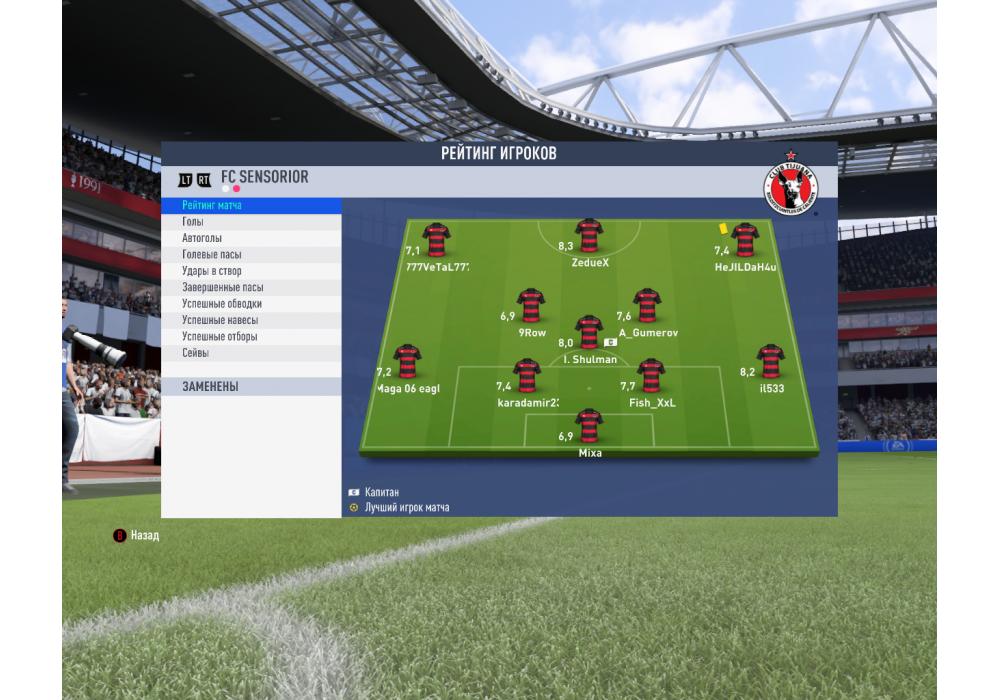Select goalkeeper Mixa on the pitch
Image resolution: width=1000 pixels, height=700 pixels.
coord(589,427)
